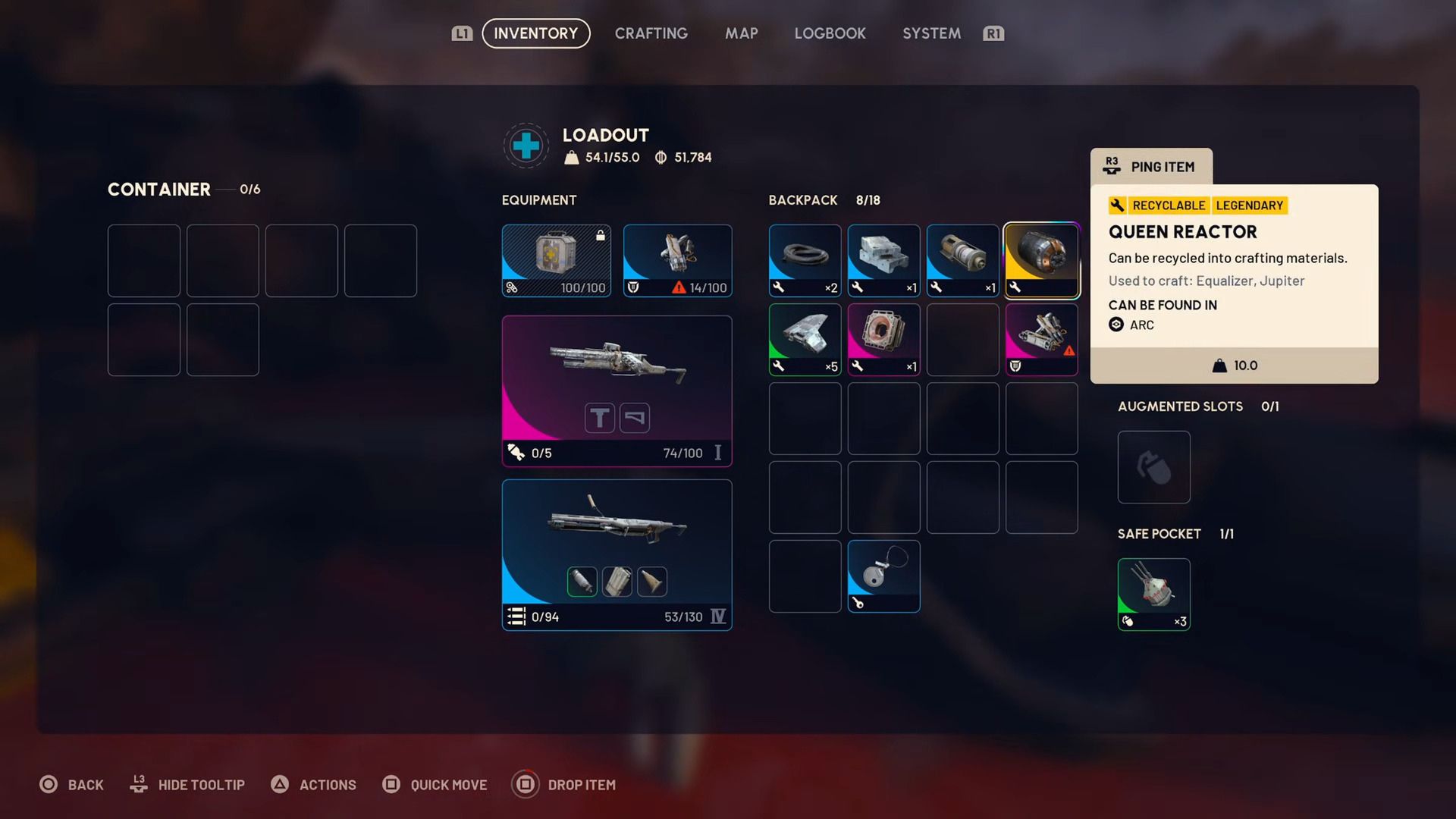1456x819 pixels.
Task: Select the coiled cable item in backpack
Action: (805, 260)
